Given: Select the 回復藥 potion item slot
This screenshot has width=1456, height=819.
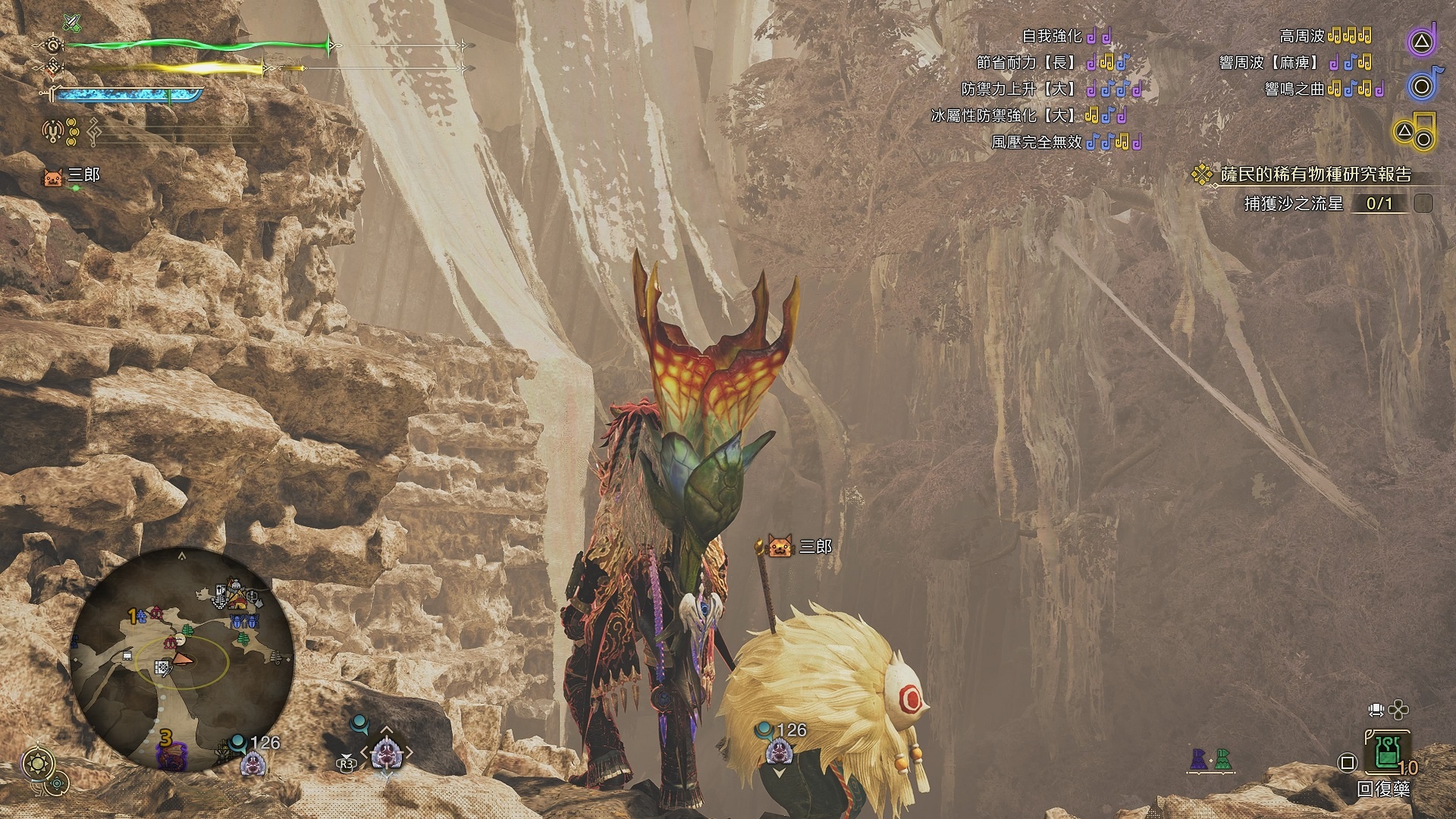Looking at the screenshot, I should (x=1387, y=752).
